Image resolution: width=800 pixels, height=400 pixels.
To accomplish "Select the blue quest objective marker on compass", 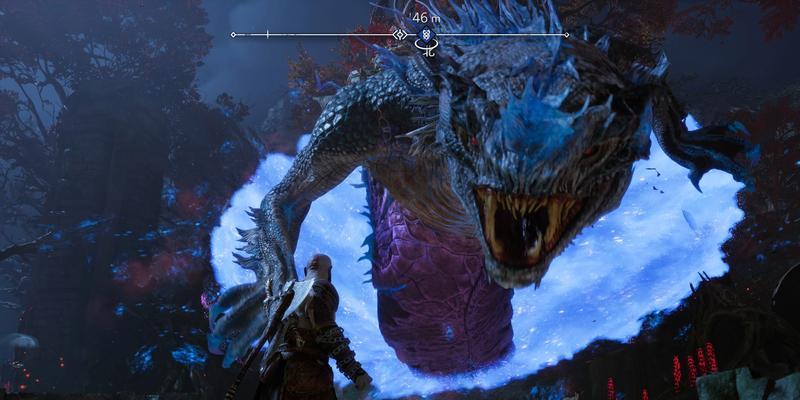I will click(x=427, y=35).
